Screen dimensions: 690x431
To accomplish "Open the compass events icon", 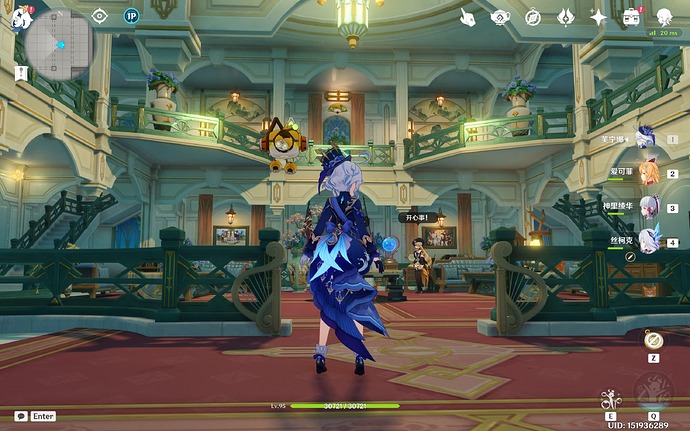I will click(533, 17).
